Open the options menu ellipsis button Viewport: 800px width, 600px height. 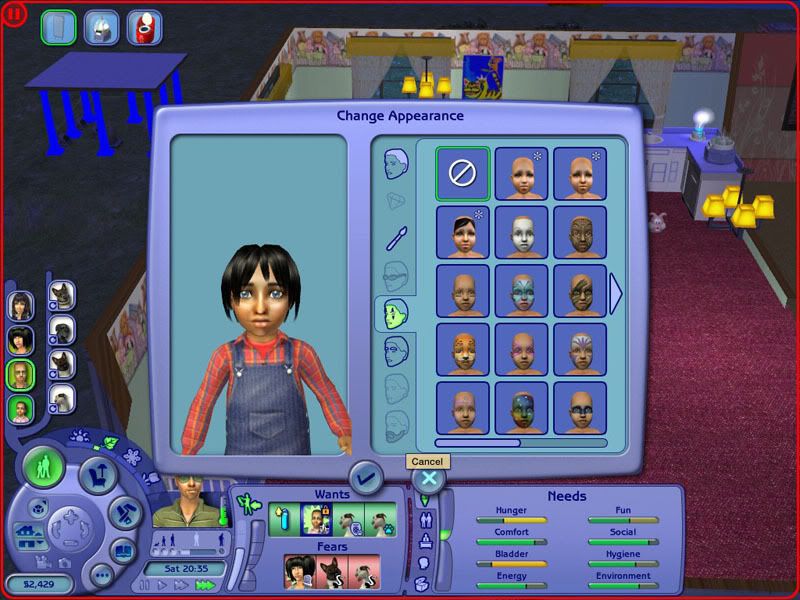[101, 576]
